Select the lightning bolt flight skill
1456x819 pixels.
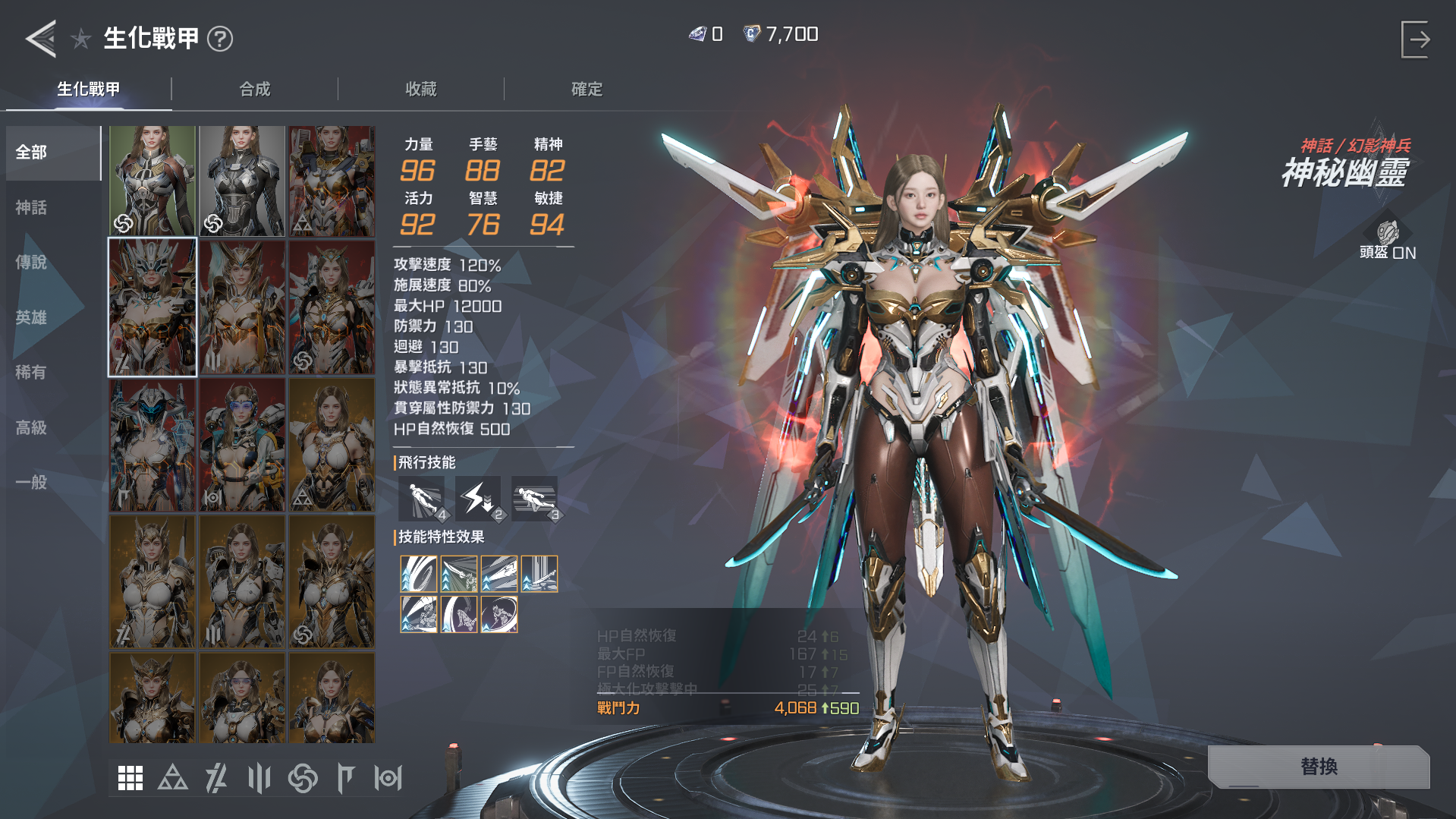478,499
